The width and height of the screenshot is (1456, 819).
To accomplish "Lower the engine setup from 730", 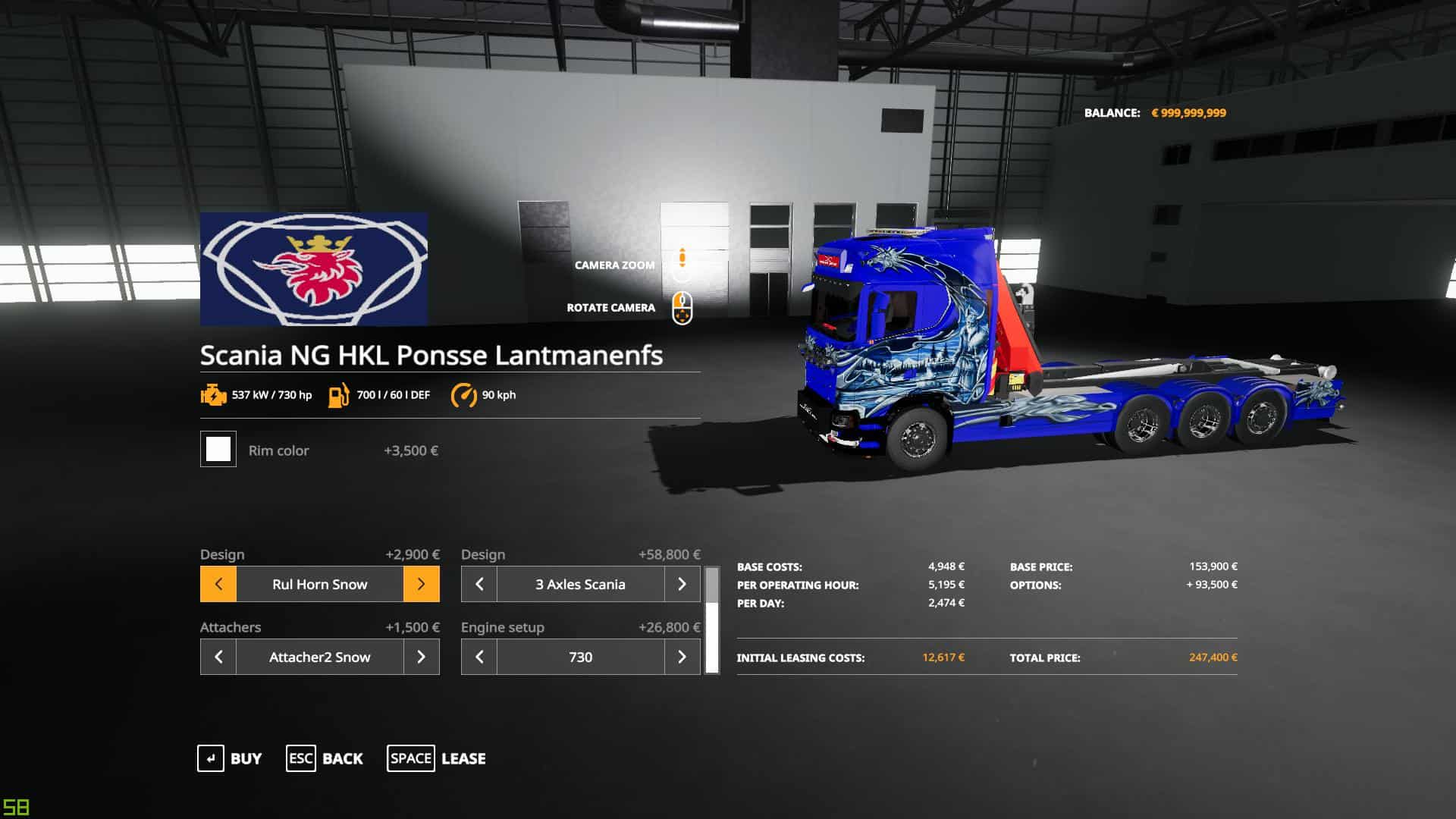I will pos(479,657).
